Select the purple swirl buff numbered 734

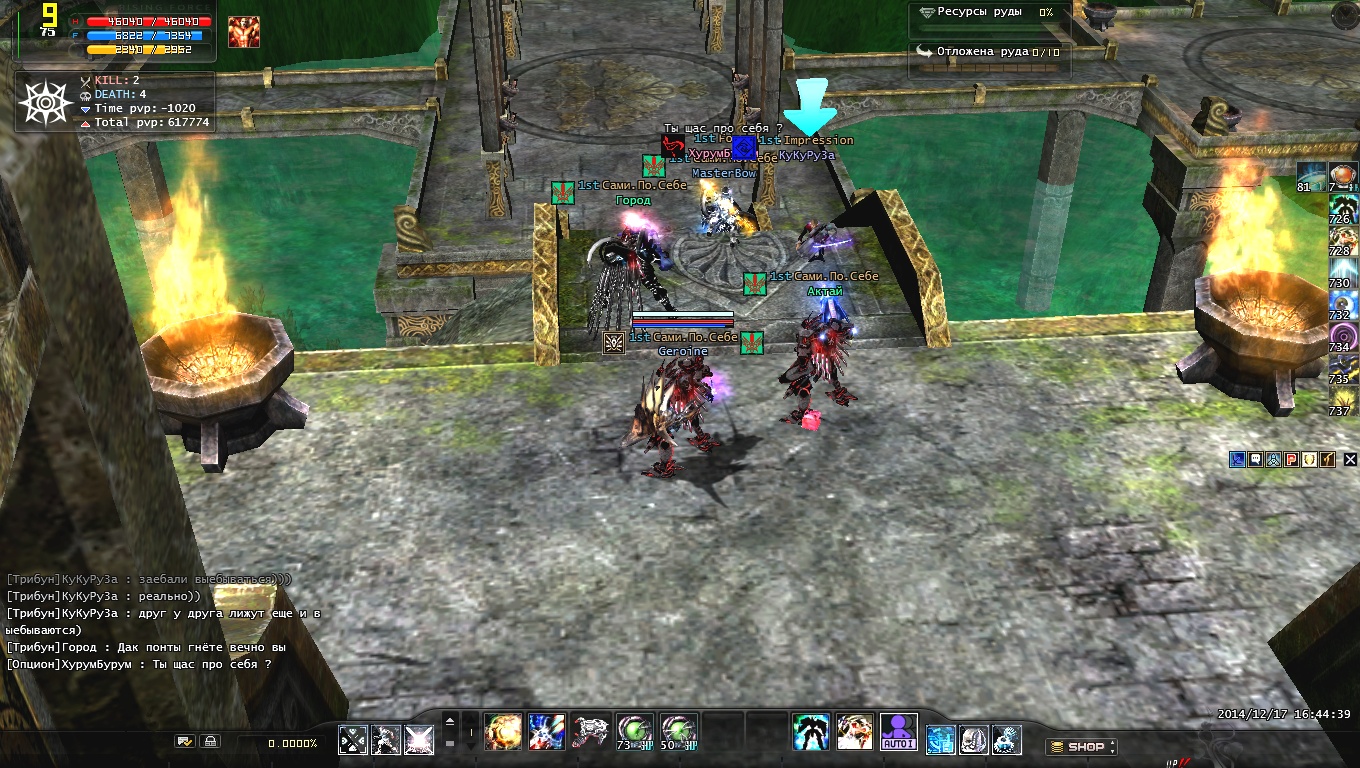pos(1343,336)
